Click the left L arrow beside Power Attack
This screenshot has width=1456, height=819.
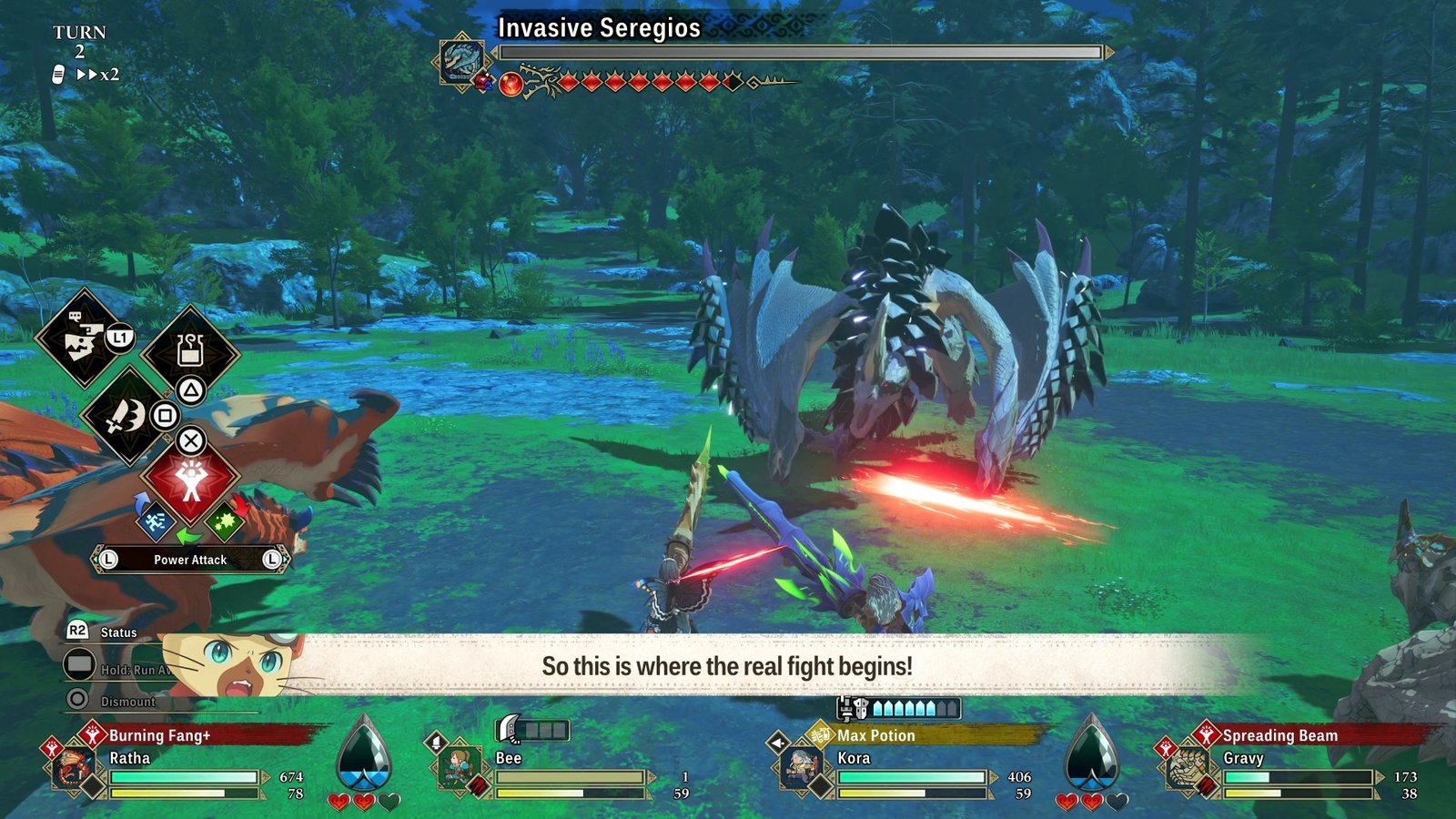106,559
